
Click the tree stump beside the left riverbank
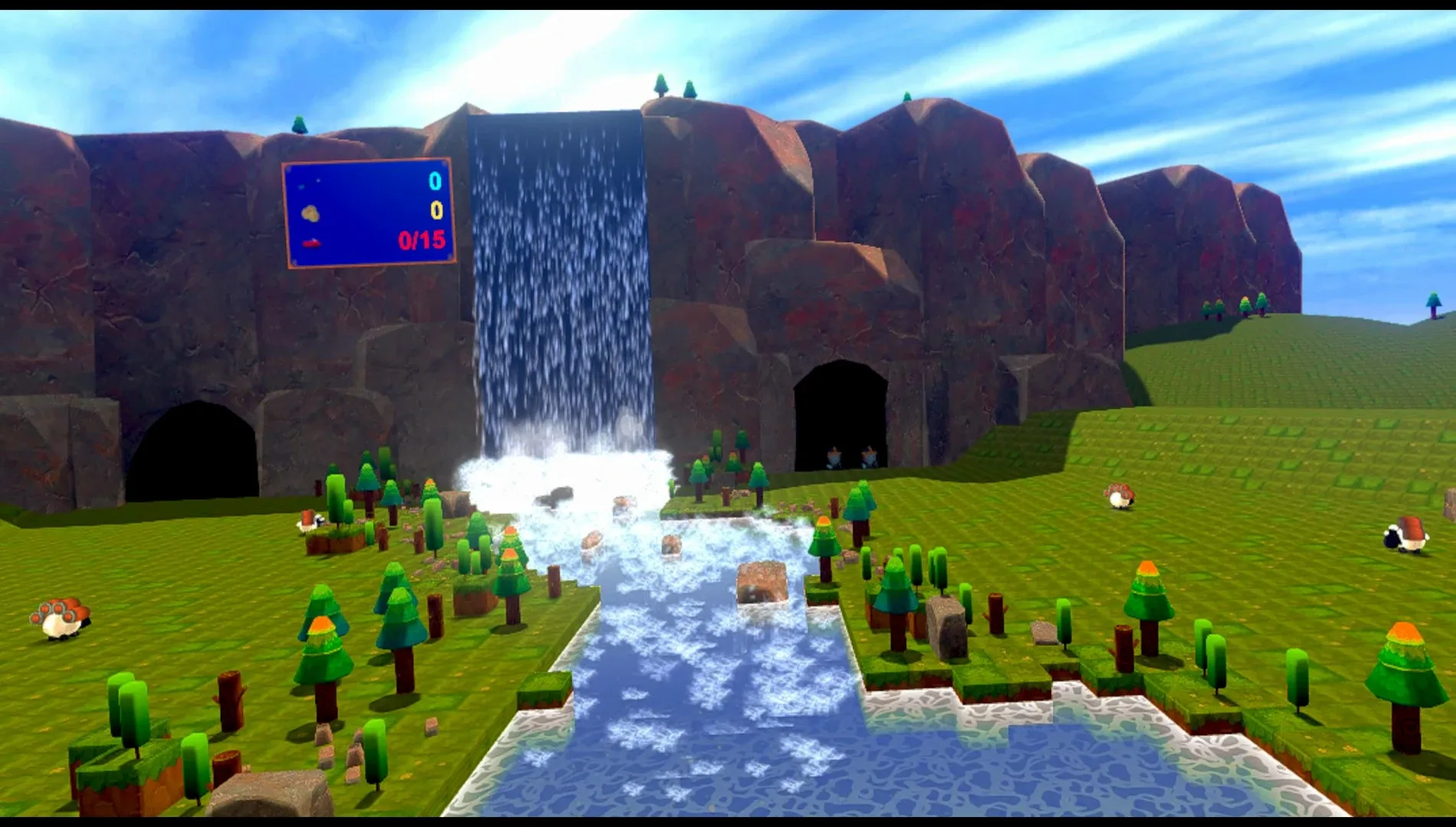coord(553,579)
